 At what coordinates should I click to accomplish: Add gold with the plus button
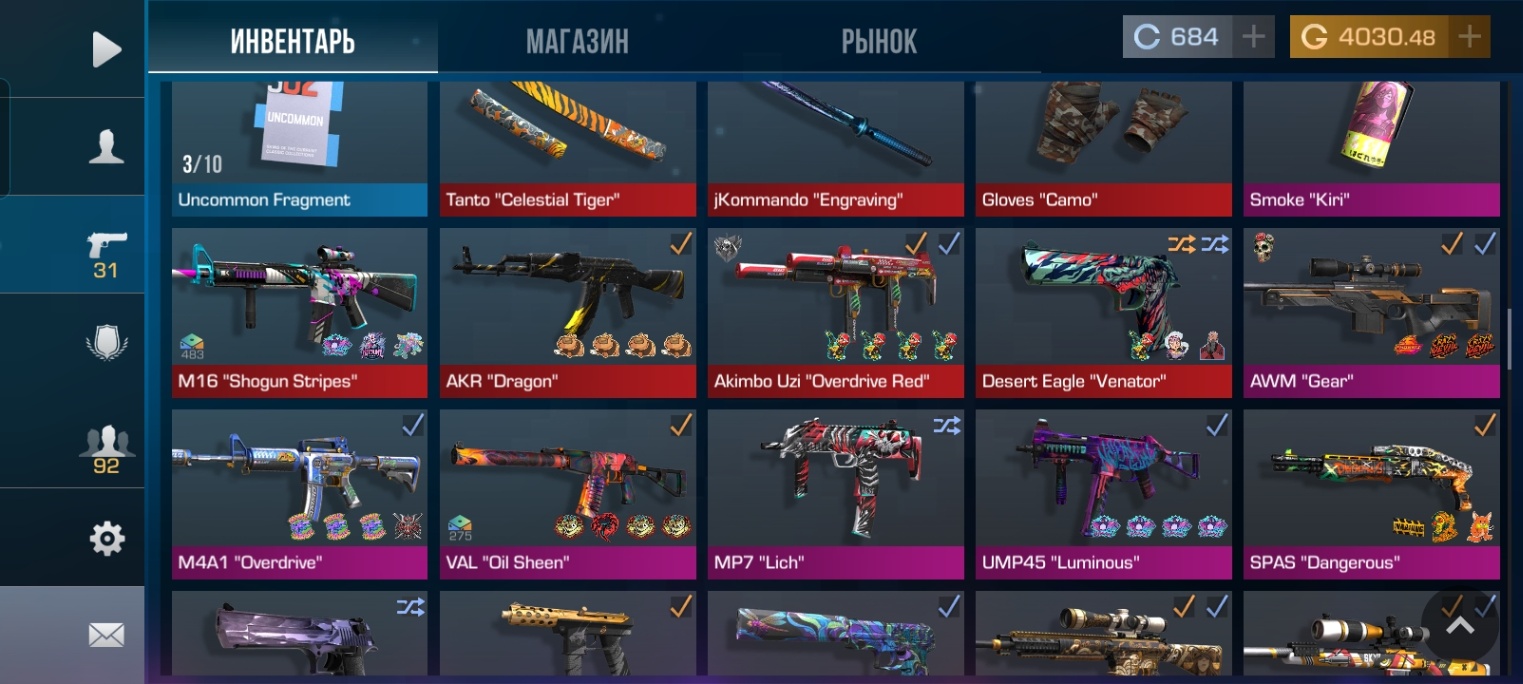[x=1469, y=37]
